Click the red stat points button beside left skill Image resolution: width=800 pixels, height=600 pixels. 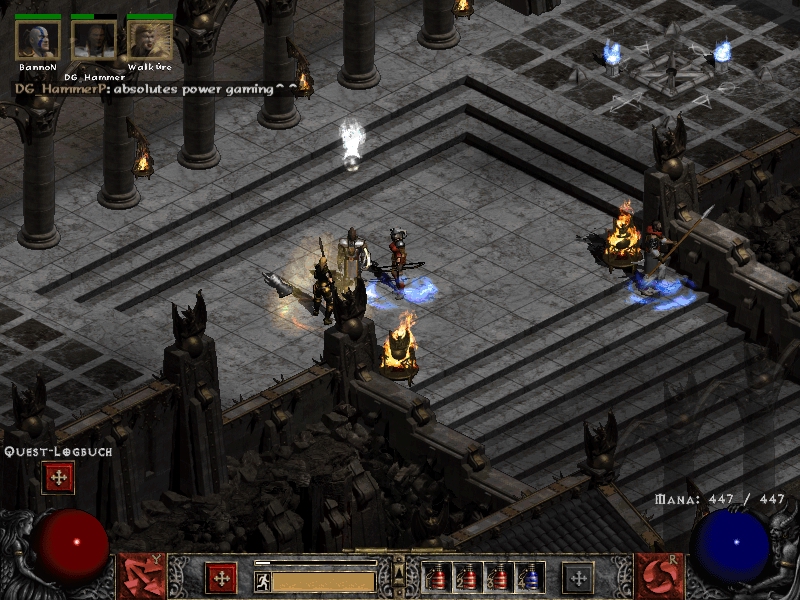221,578
